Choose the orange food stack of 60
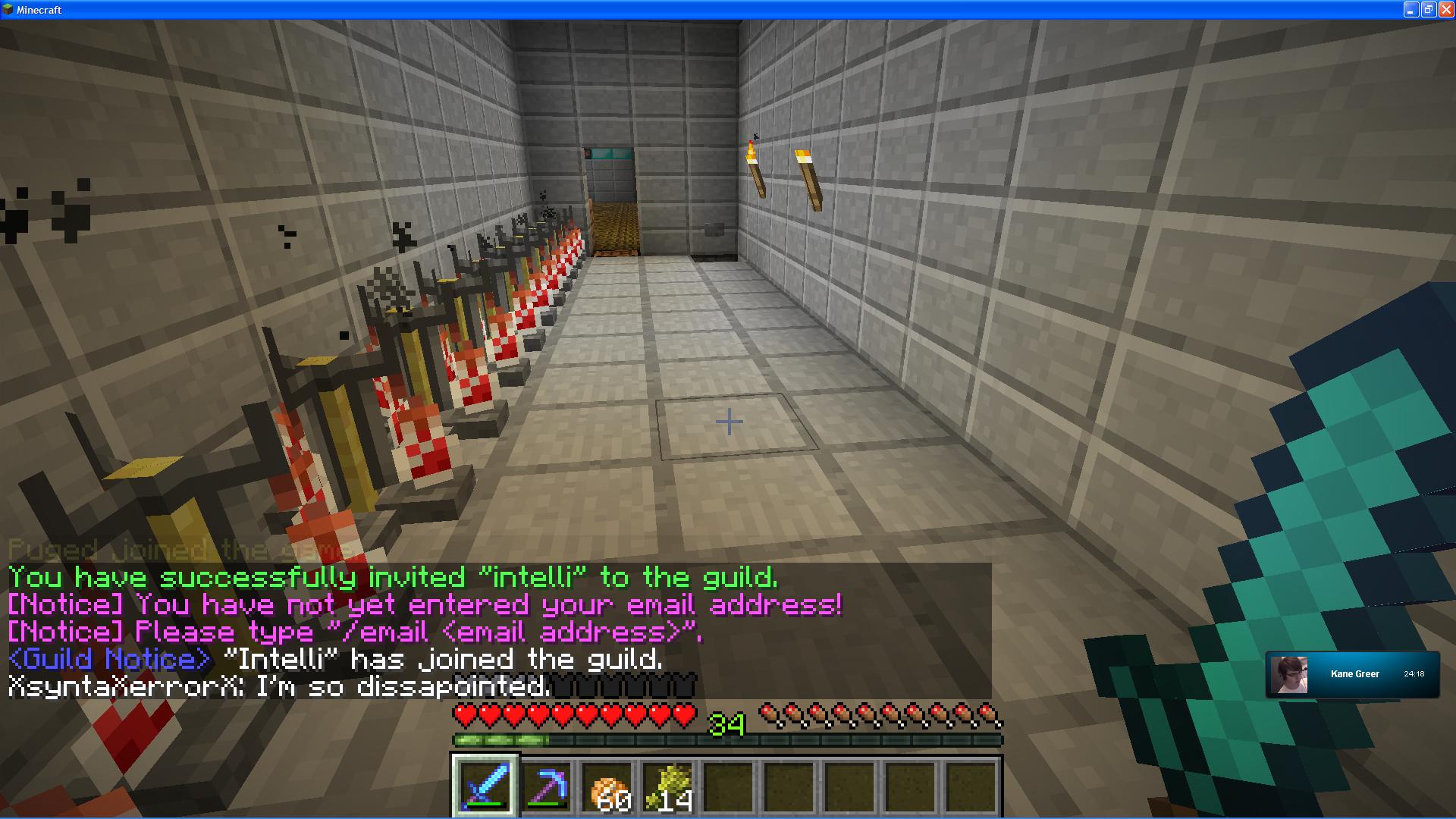 [x=607, y=786]
